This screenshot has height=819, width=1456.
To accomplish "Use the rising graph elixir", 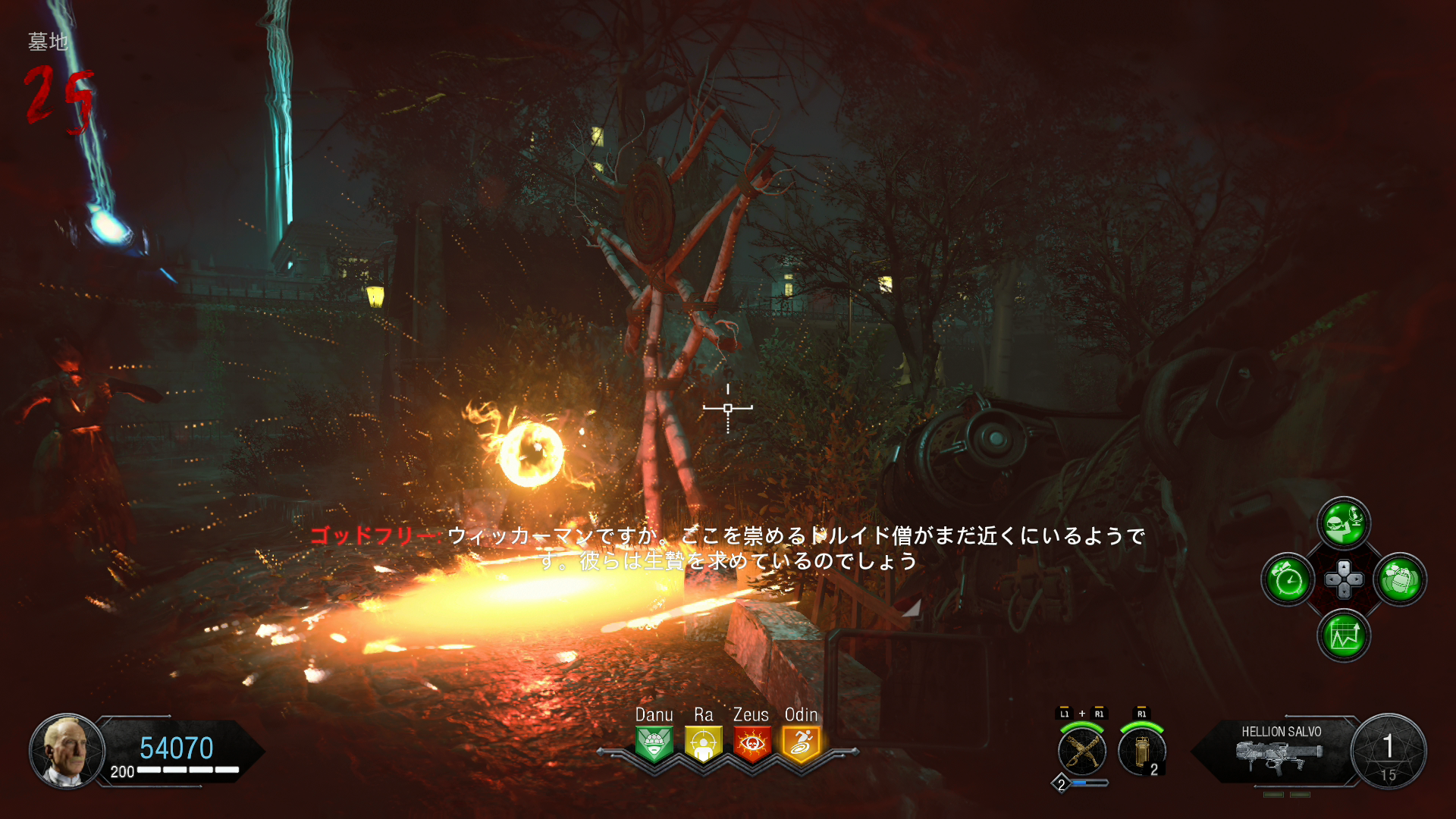I will pos(1344,635).
